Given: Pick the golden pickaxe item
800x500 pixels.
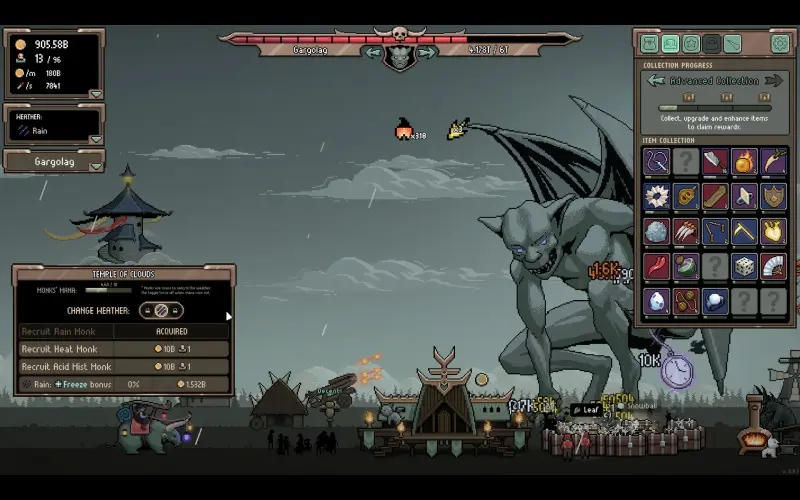Looking at the screenshot, I should (744, 231).
